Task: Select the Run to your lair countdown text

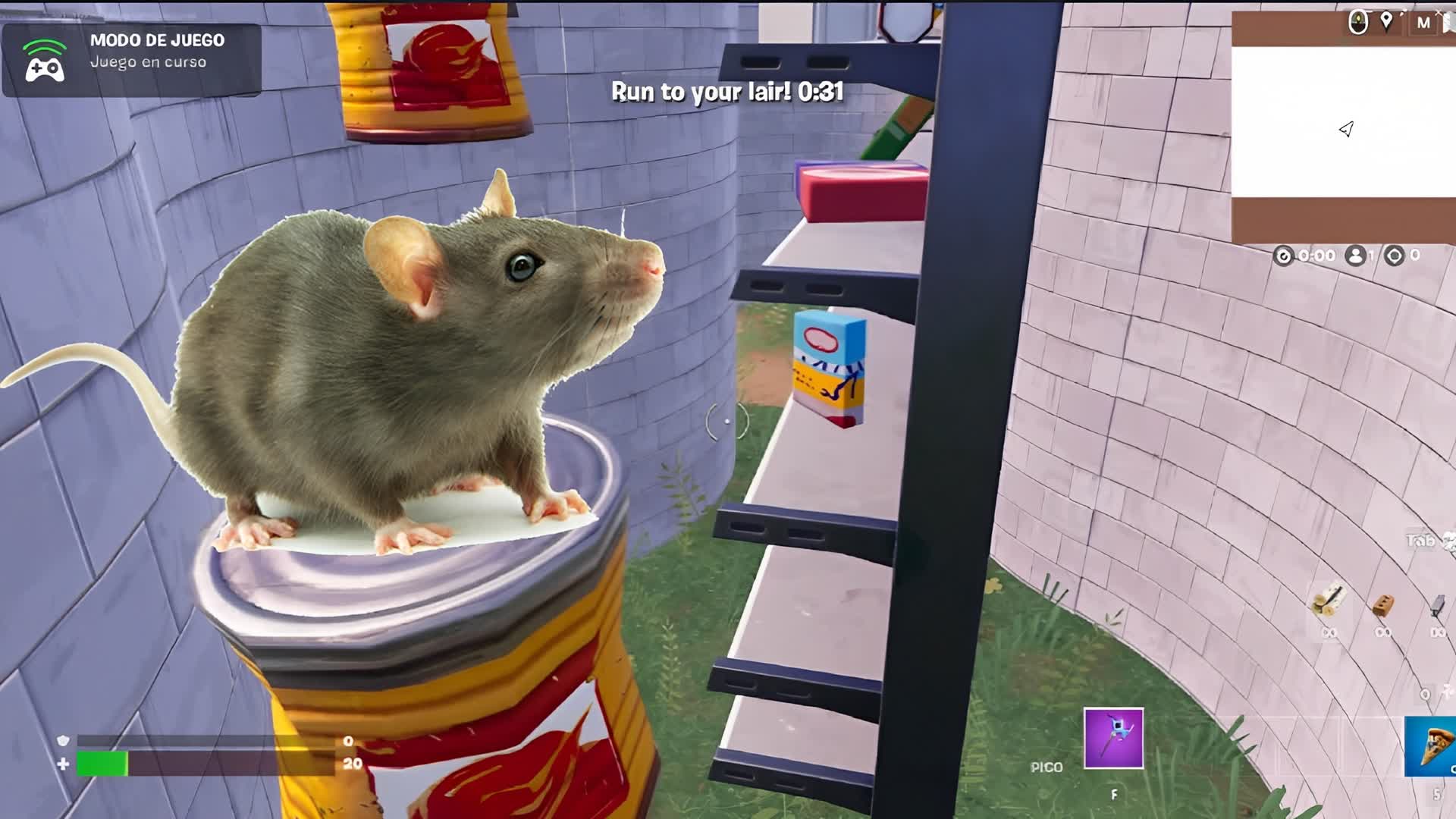Action: click(728, 93)
